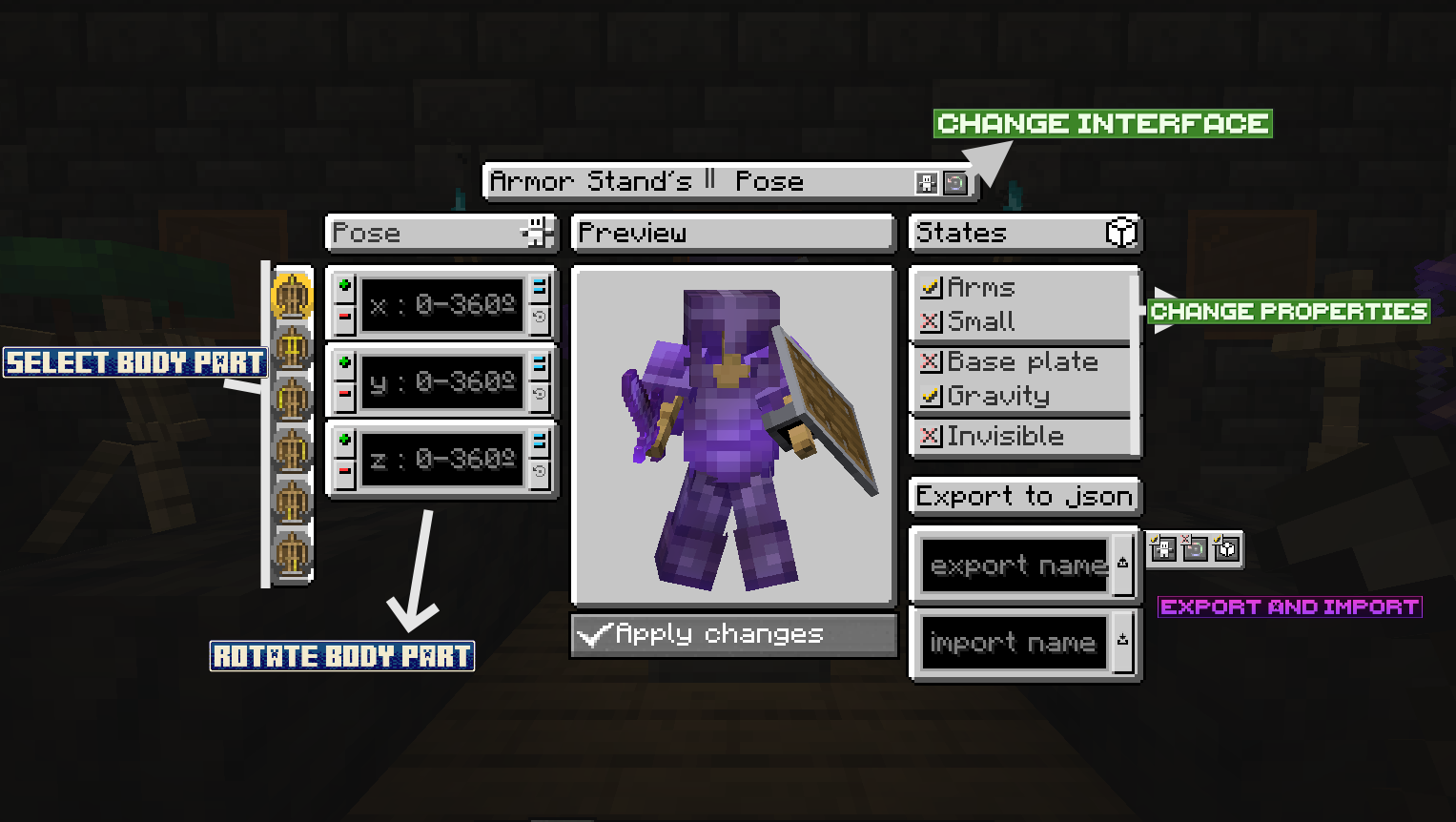Reset the x rotation with the small reset icon
The height and width of the screenshot is (822, 1456).
coord(539,317)
